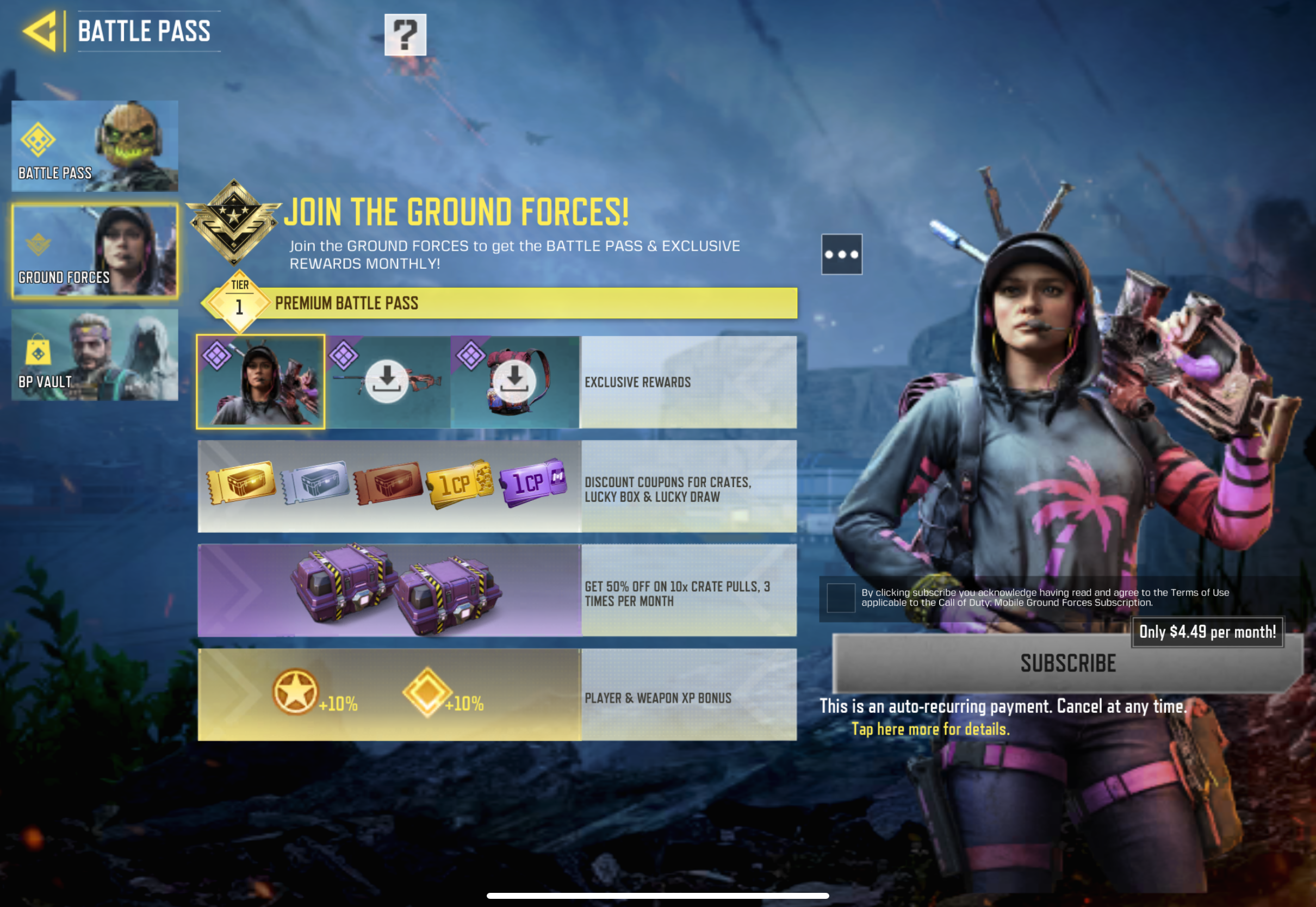Select the Ground Forces tab

[x=94, y=251]
